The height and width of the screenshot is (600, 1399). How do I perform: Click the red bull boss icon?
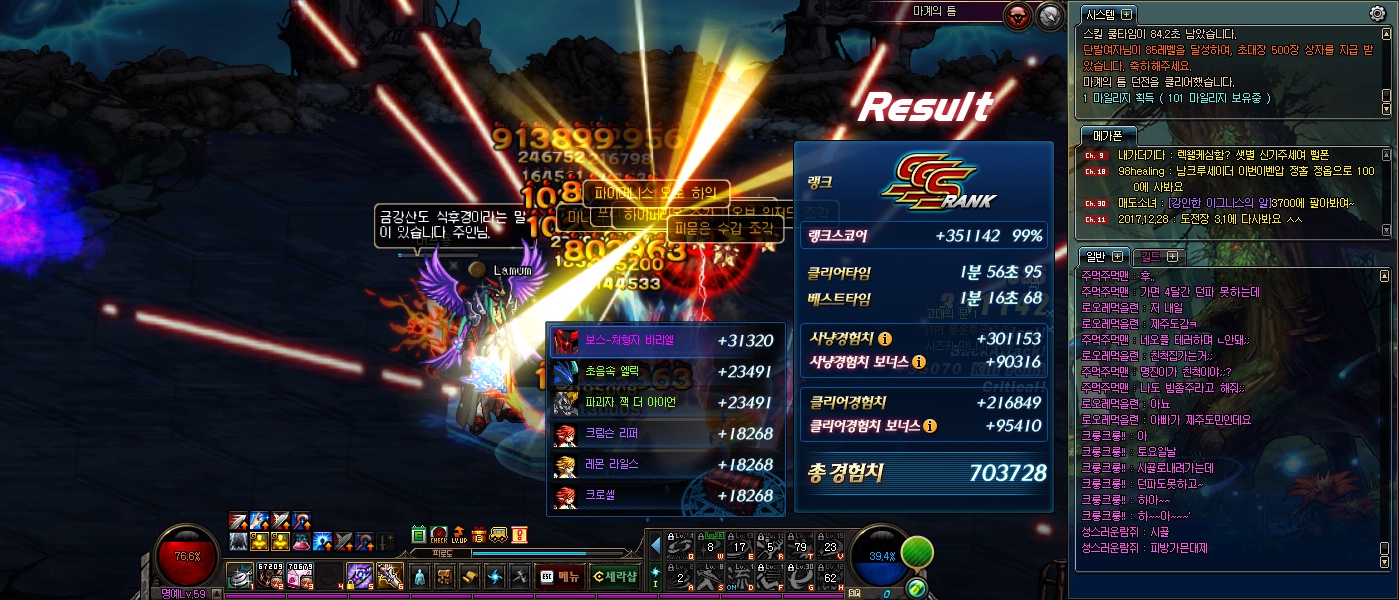[1019, 16]
